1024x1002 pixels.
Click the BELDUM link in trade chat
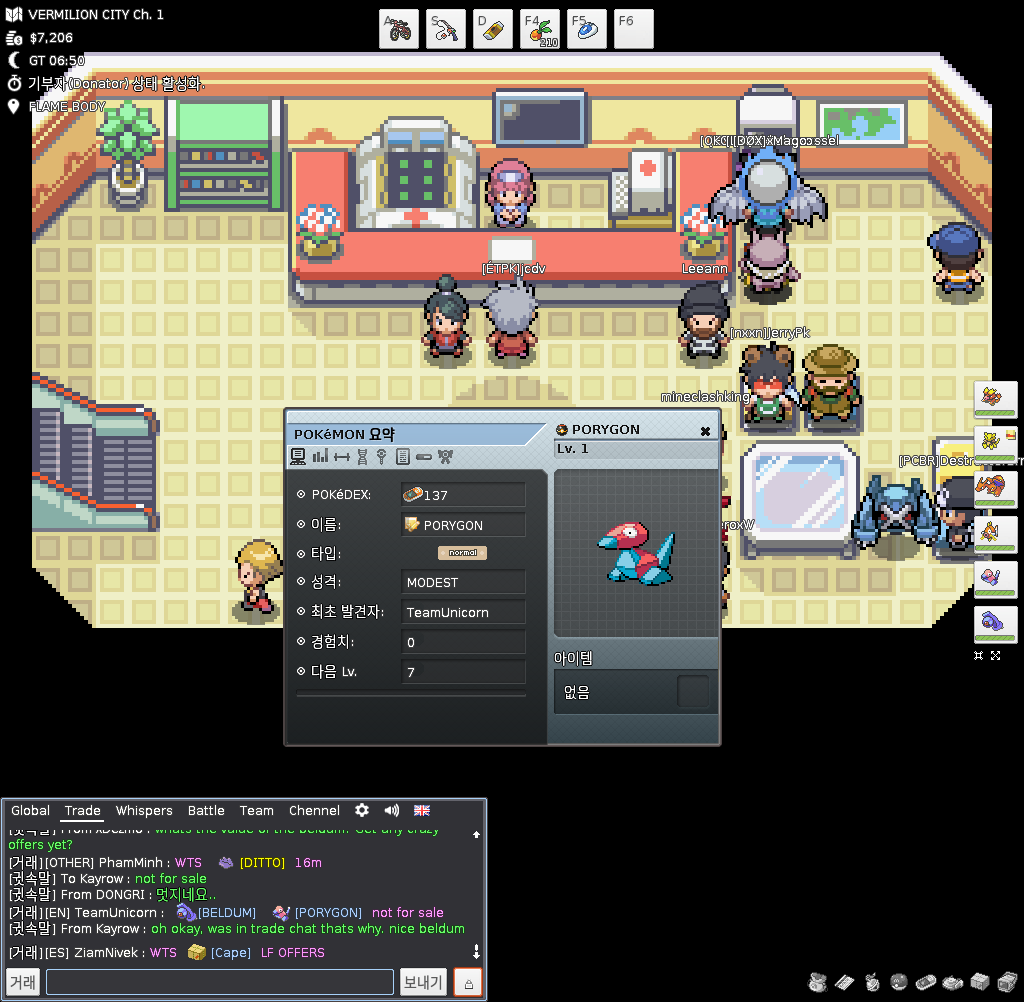click(x=226, y=913)
